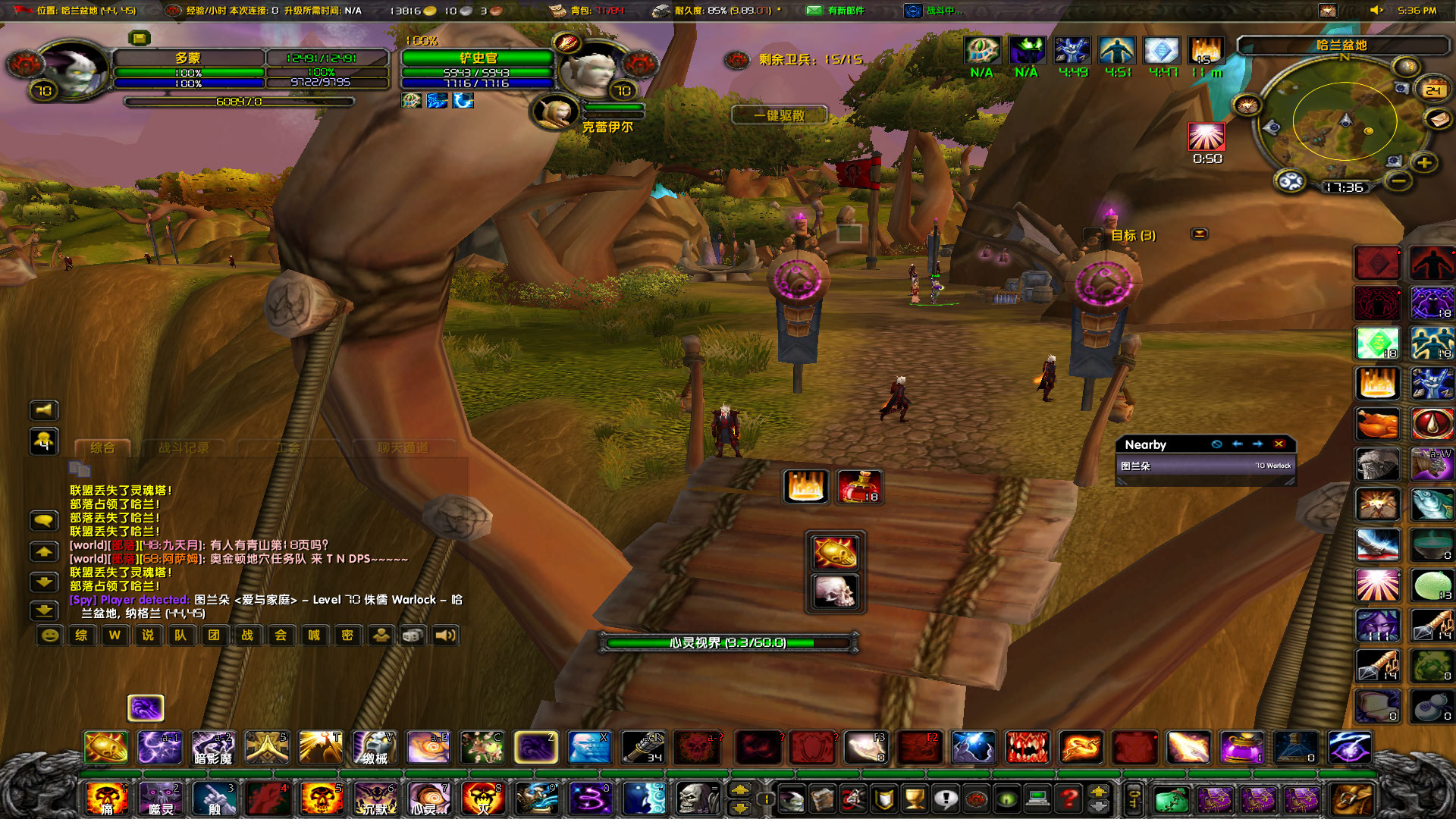Click the dice roll icon near chat buttons
Viewport: 1456px width, 819px height.
412,635
